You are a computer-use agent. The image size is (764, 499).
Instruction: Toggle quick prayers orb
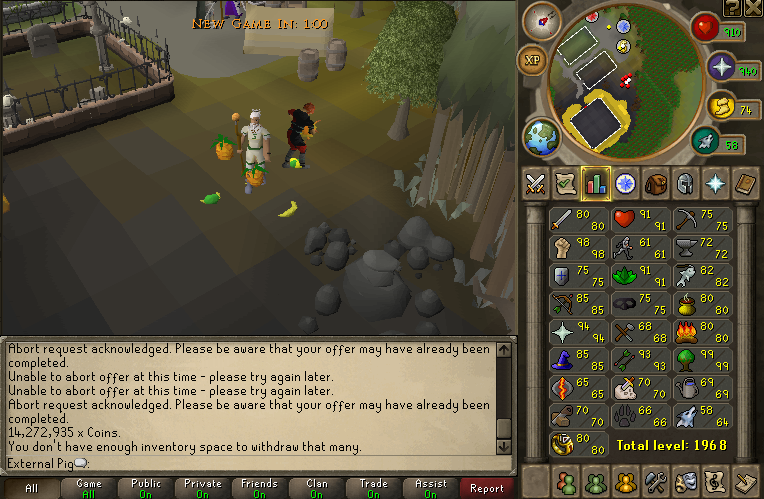(x=722, y=69)
